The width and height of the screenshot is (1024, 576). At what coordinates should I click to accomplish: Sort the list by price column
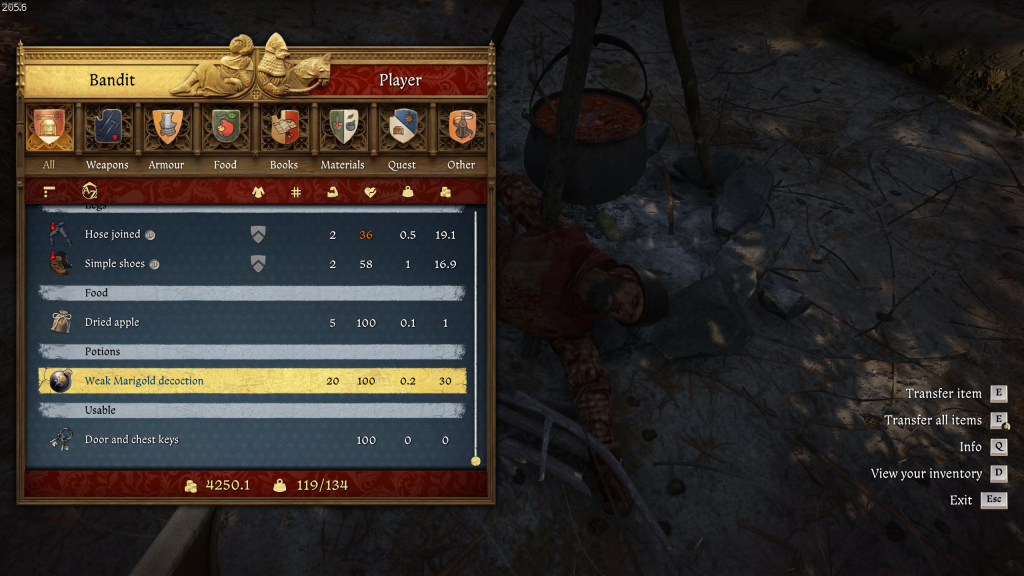click(445, 191)
